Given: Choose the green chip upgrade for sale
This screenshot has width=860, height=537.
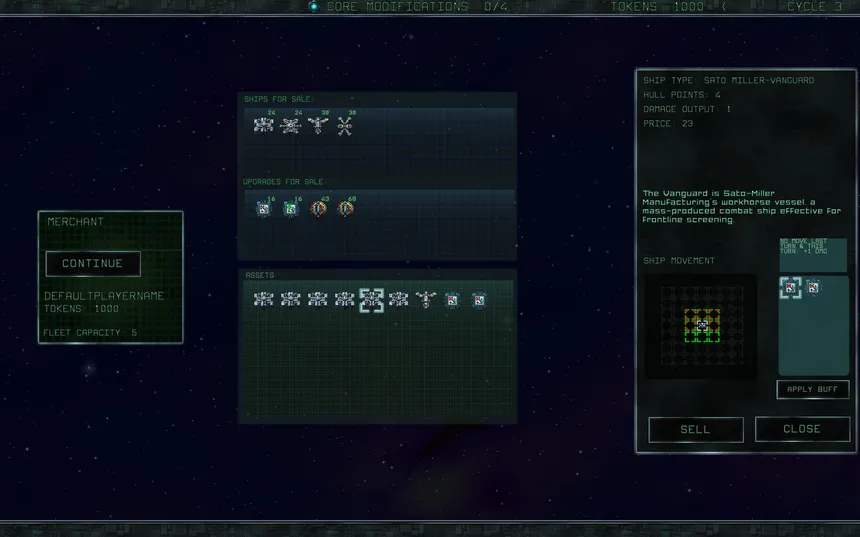Looking at the screenshot, I should pos(291,209).
